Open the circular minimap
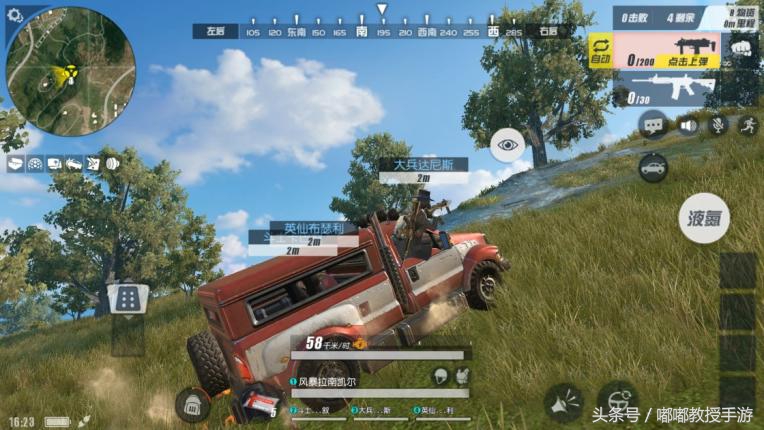764x430 pixels. coord(70,71)
